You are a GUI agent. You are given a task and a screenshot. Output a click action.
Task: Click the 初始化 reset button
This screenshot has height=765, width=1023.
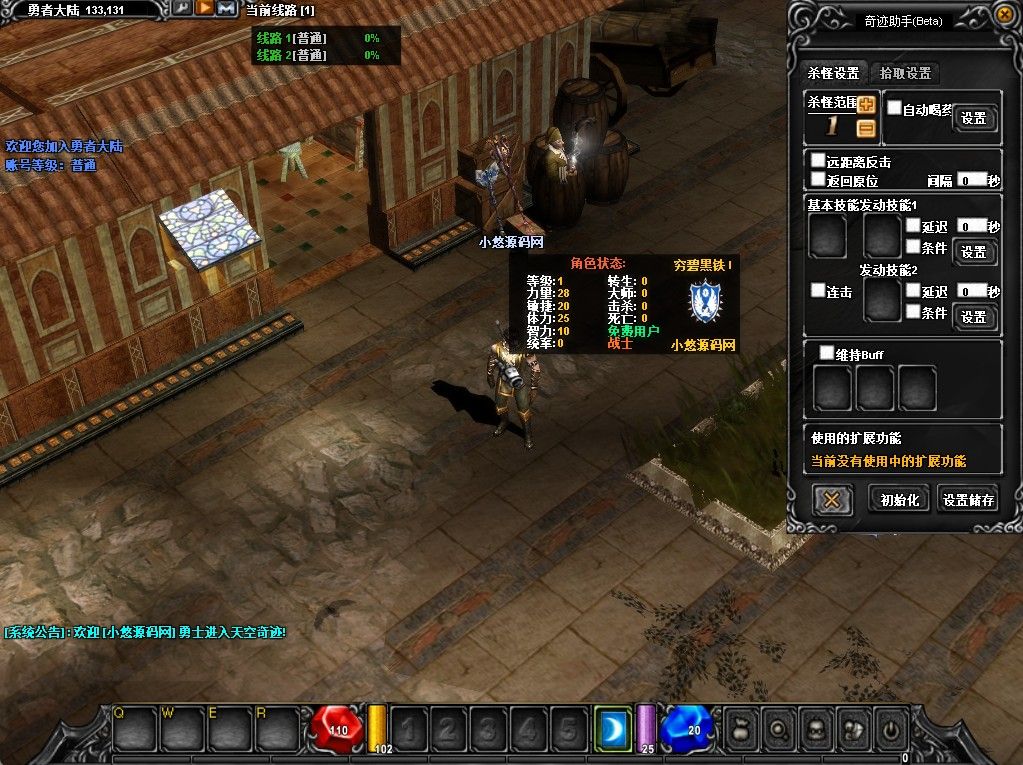pos(899,500)
